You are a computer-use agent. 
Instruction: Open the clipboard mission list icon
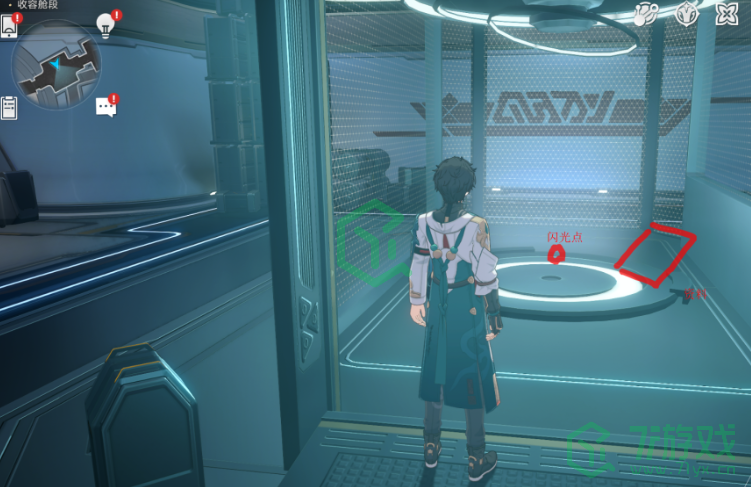(x=10, y=107)
